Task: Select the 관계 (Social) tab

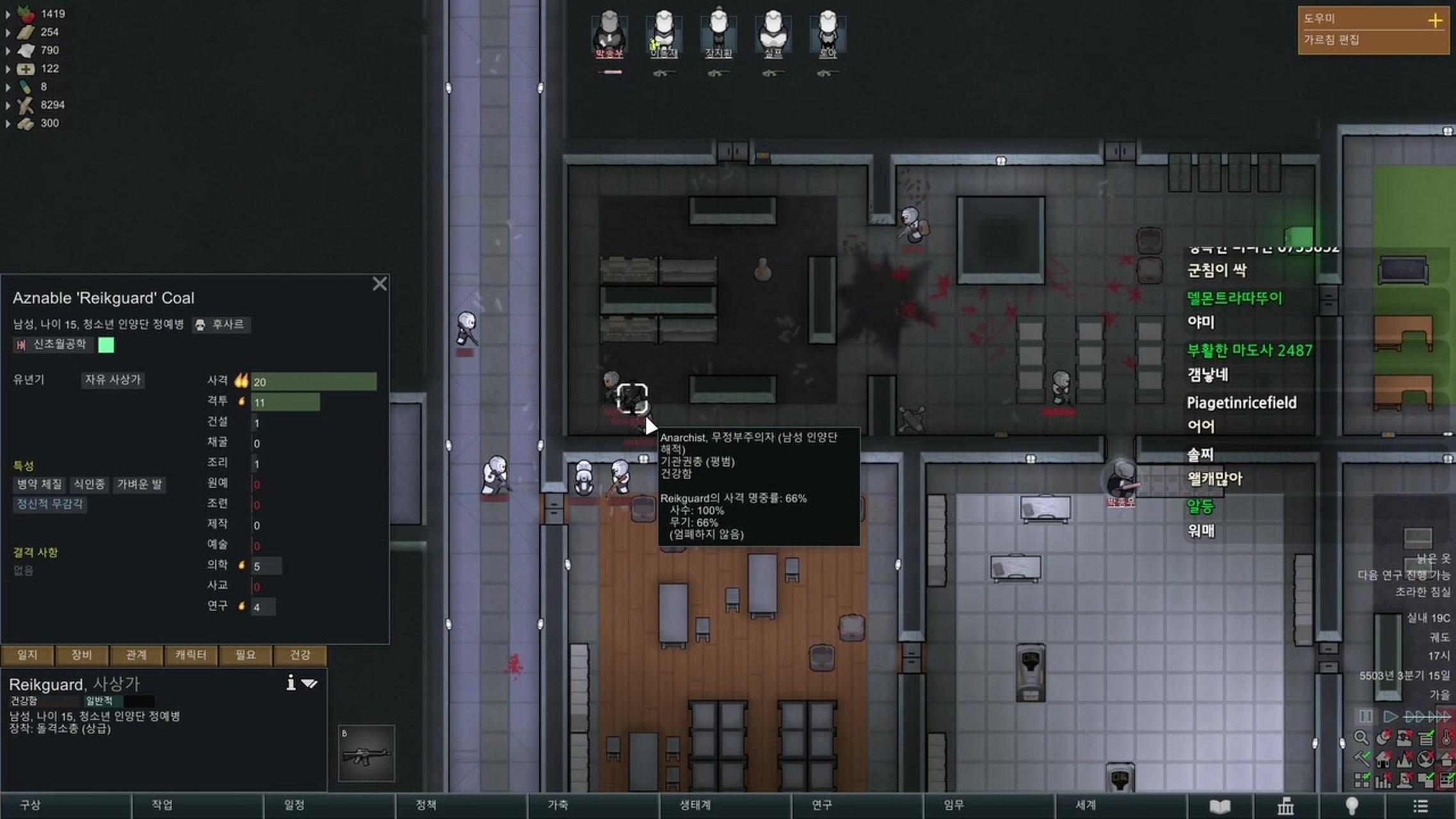Action: (x=136, y=655)
